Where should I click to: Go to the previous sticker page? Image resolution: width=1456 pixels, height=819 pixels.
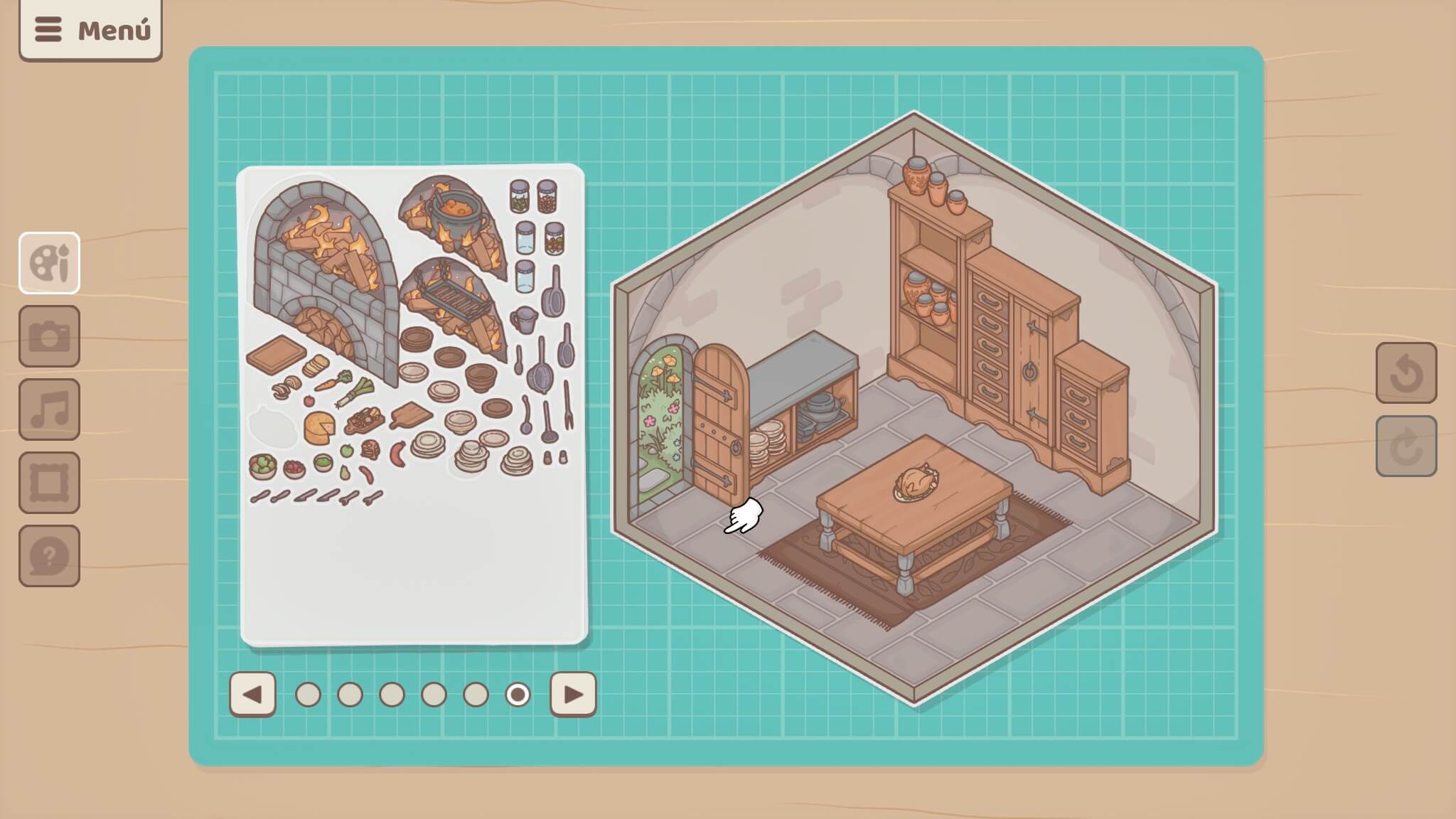252,694
